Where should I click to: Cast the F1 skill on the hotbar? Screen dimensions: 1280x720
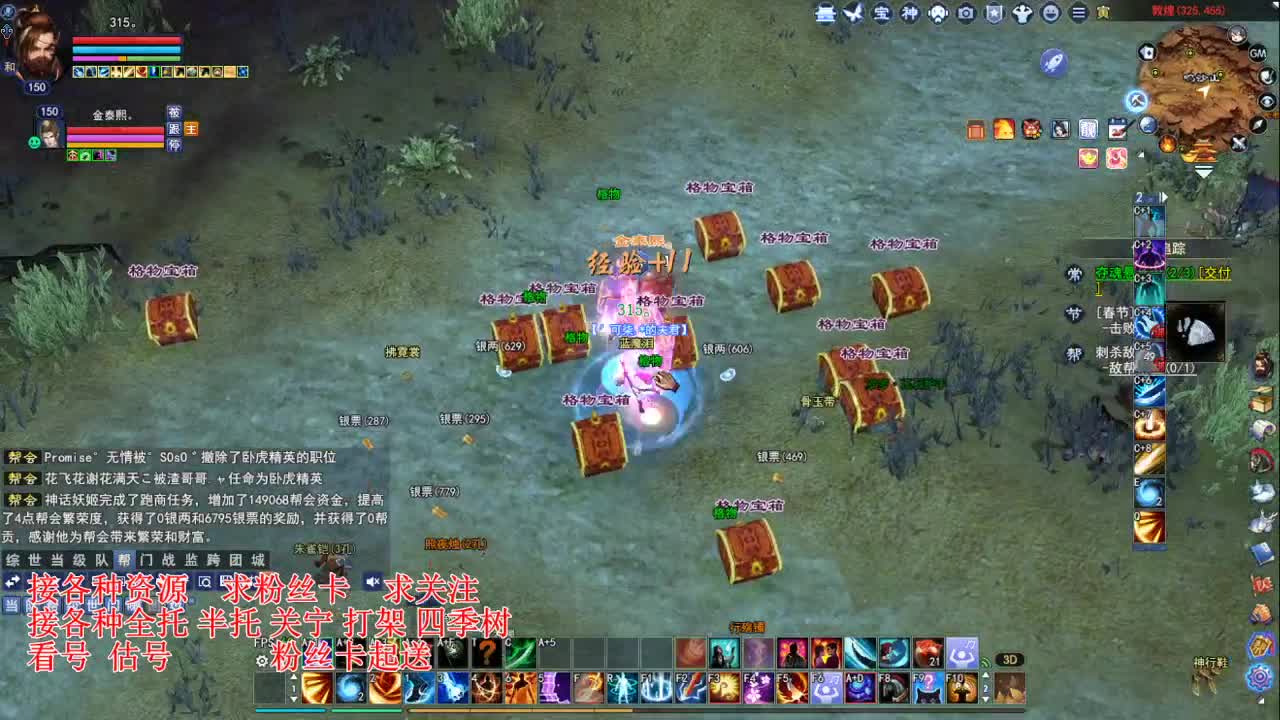pyautogui.click(x=655, y=687)
